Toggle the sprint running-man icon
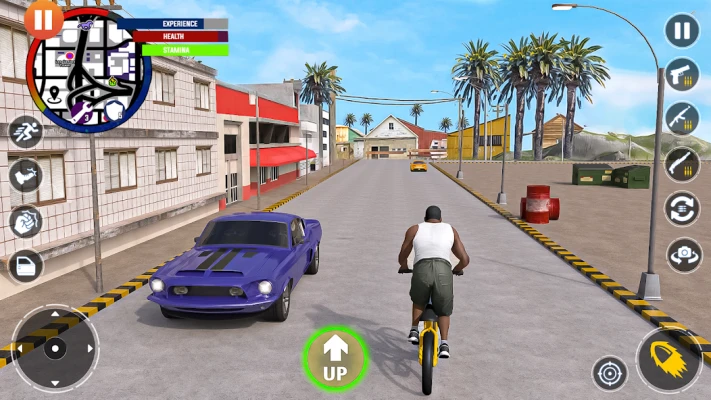The width and height of the screenshot is (711, 400). 25,132
